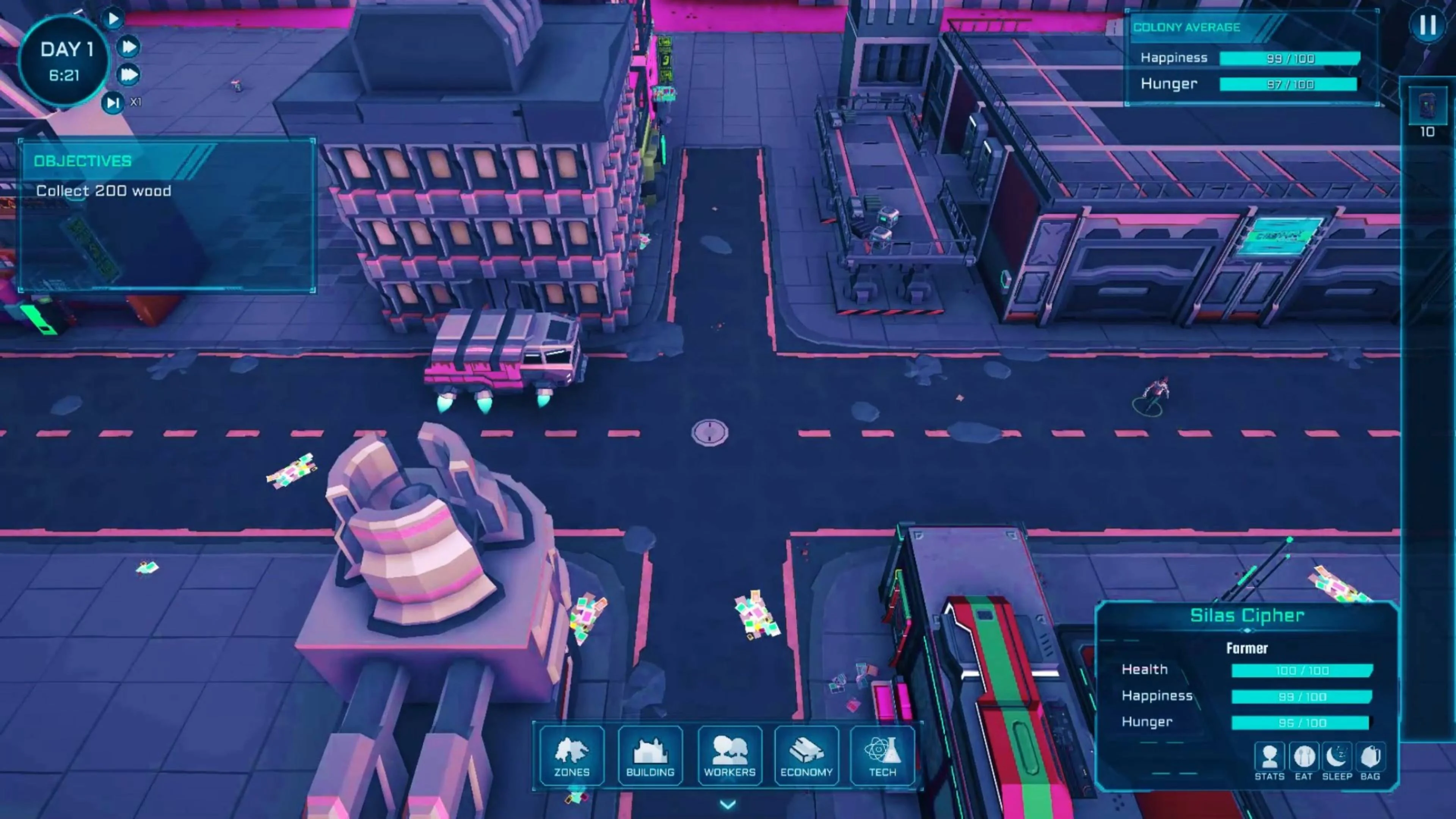Switch to the Zones tab
The width and height of the screenshot is (1456, 819).
click(571, 756)
